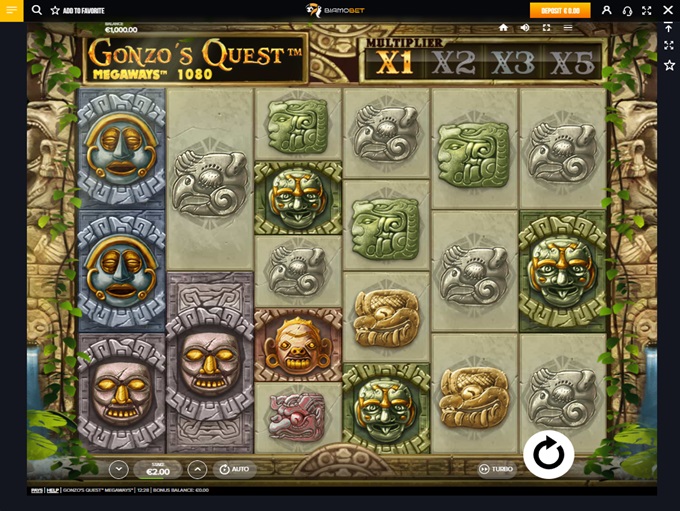Click the star icon in the side panel
The height and width of the screenshot is (511, 680).
(668, 65)
